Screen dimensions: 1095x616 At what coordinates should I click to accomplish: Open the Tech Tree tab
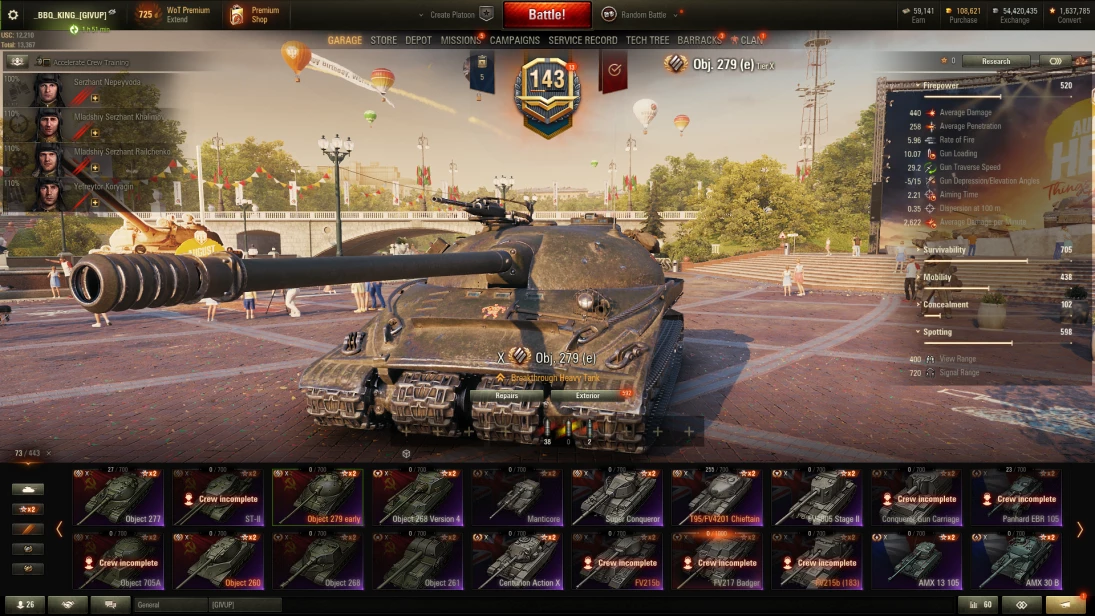[x=647, y=41]
